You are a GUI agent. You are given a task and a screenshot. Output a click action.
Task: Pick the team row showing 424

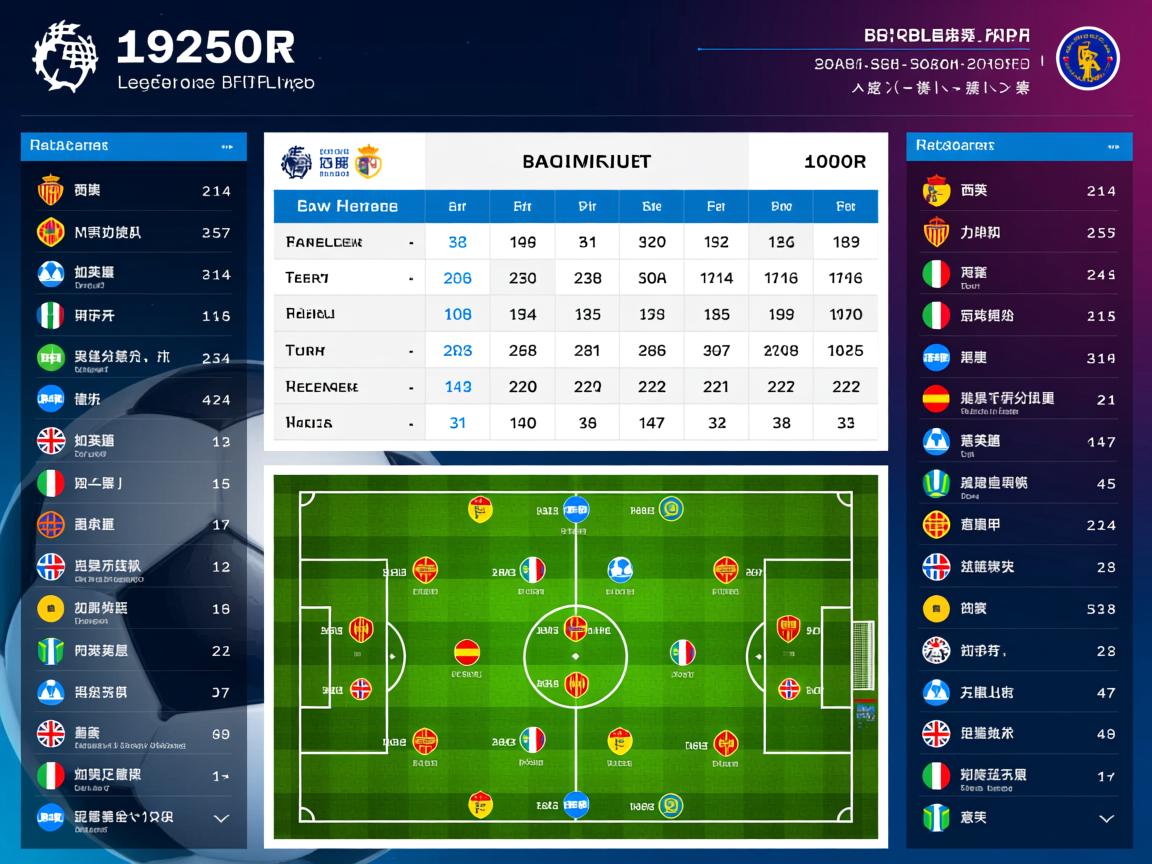(133, 399)
